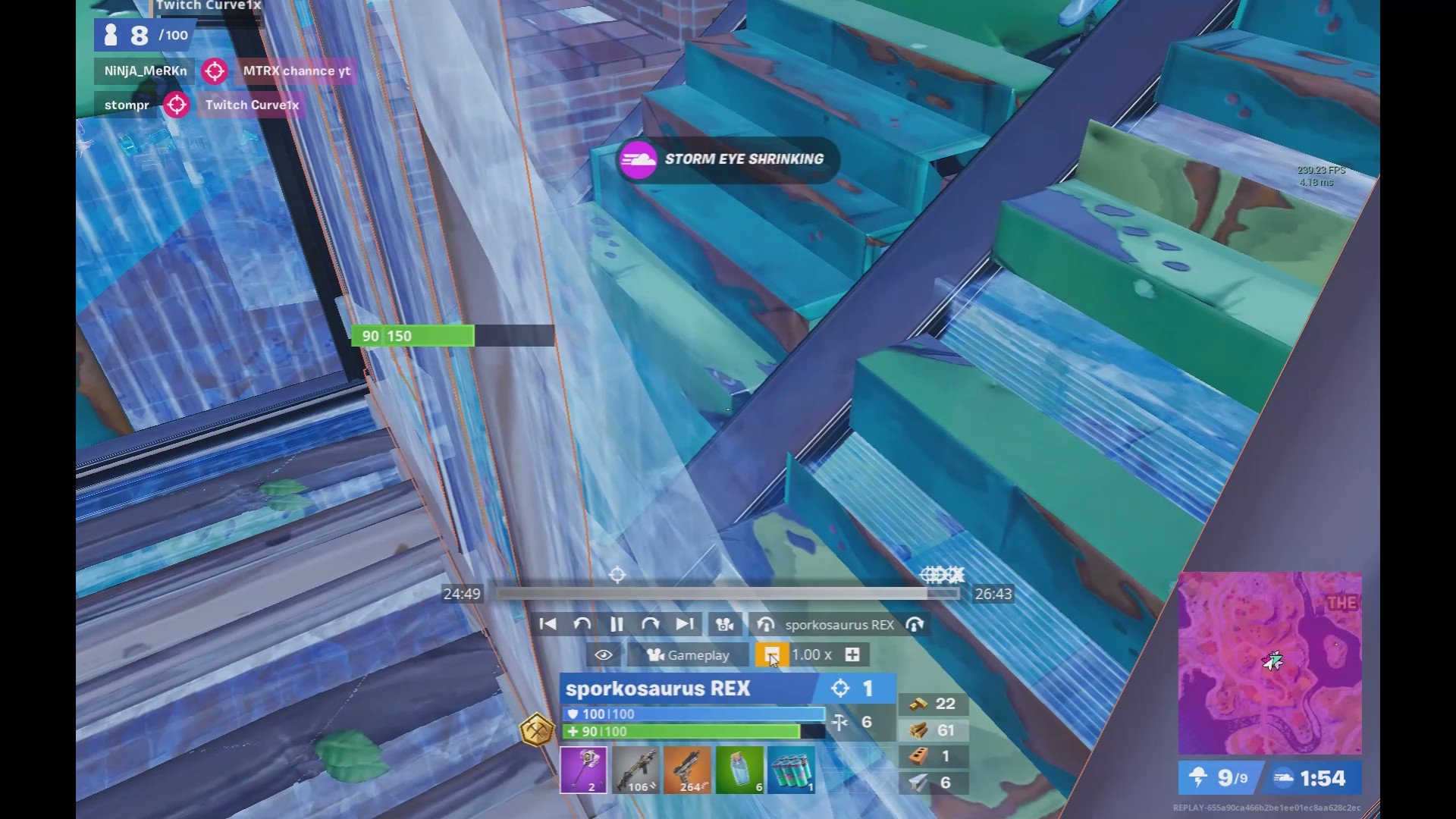This screenshot has height=819, width=1456.
Task: Select the pickaxe in inventory slot one
Action: click(583, 770)
